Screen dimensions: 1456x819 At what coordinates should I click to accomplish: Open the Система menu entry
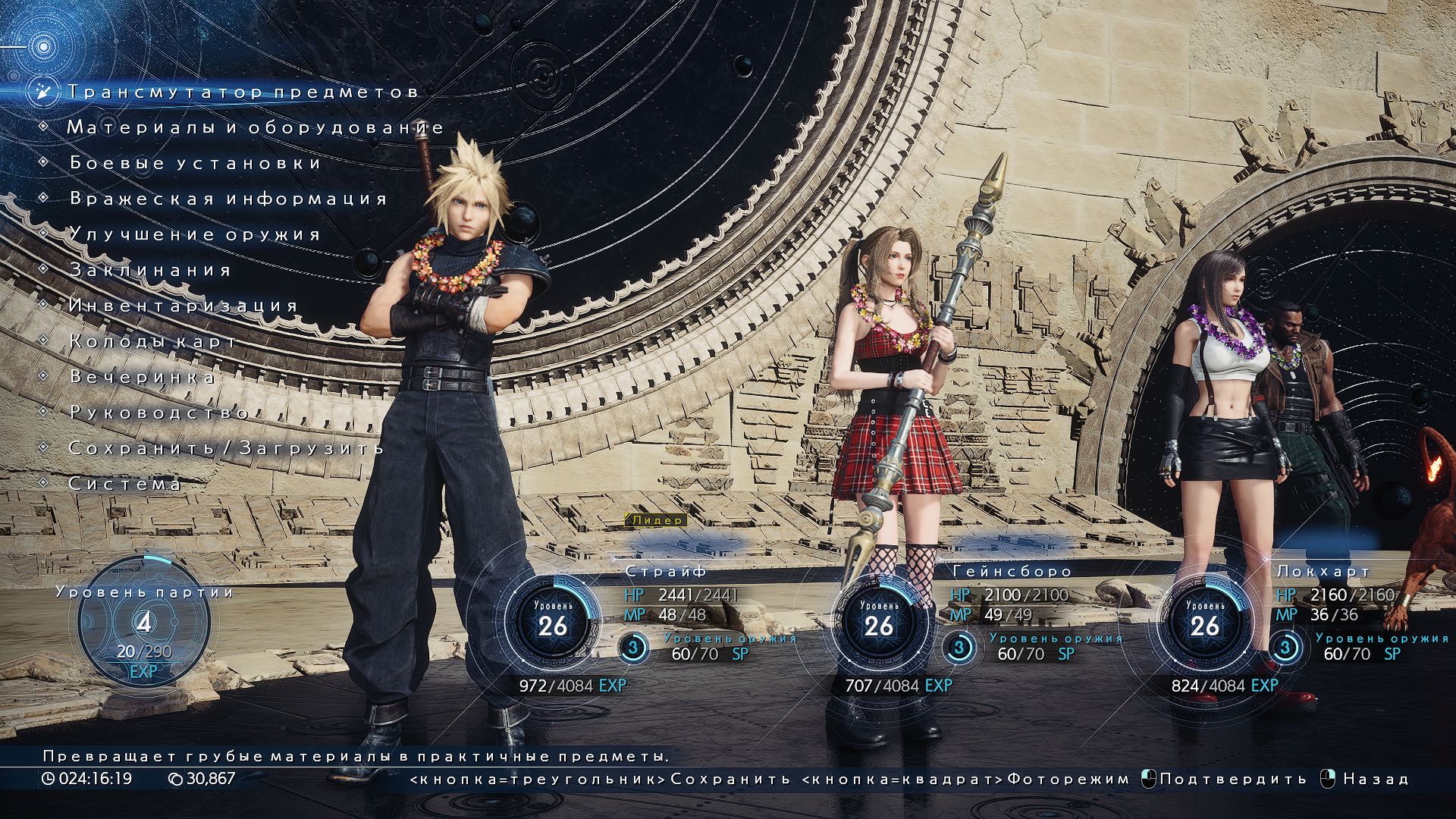pos(125,484)
